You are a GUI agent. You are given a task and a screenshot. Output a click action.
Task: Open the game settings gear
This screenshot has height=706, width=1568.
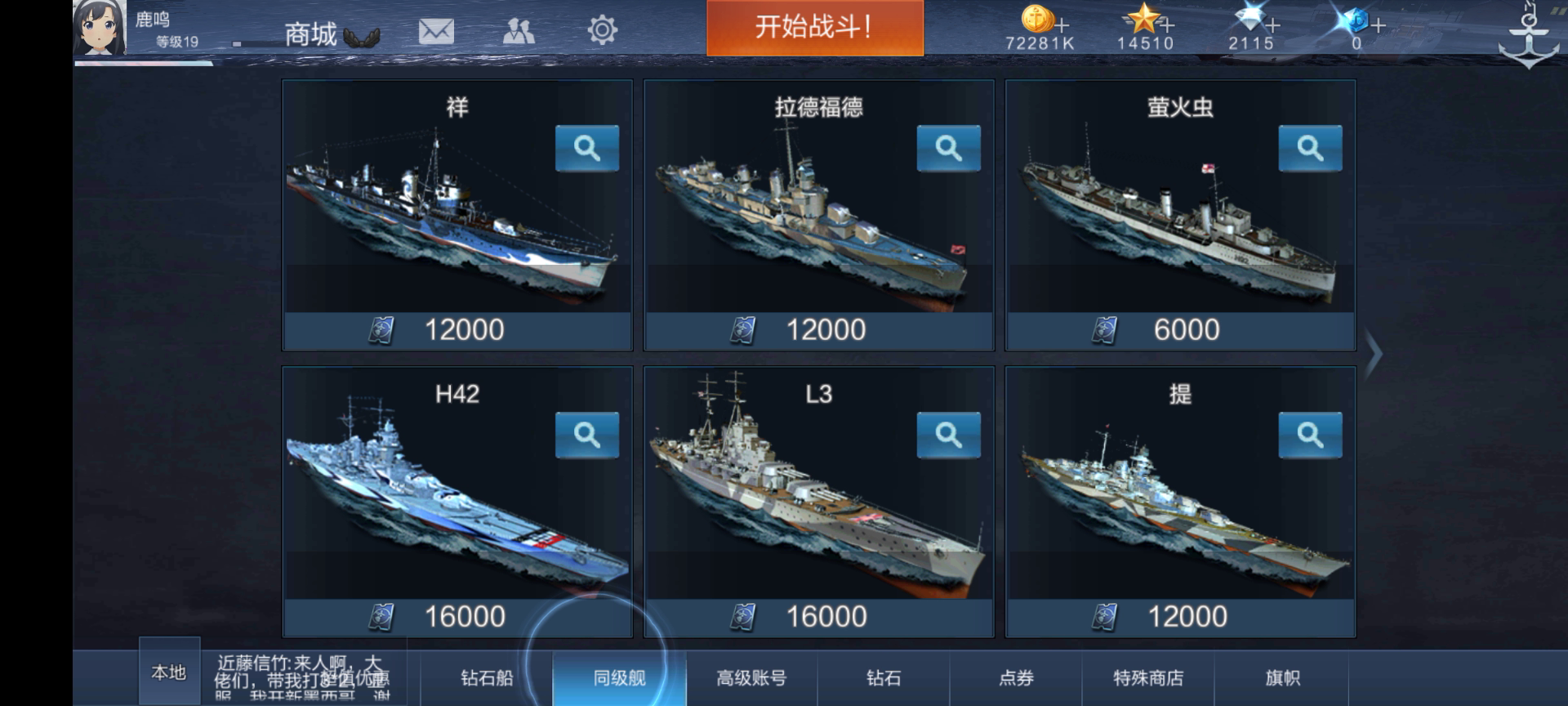point(603,29)
